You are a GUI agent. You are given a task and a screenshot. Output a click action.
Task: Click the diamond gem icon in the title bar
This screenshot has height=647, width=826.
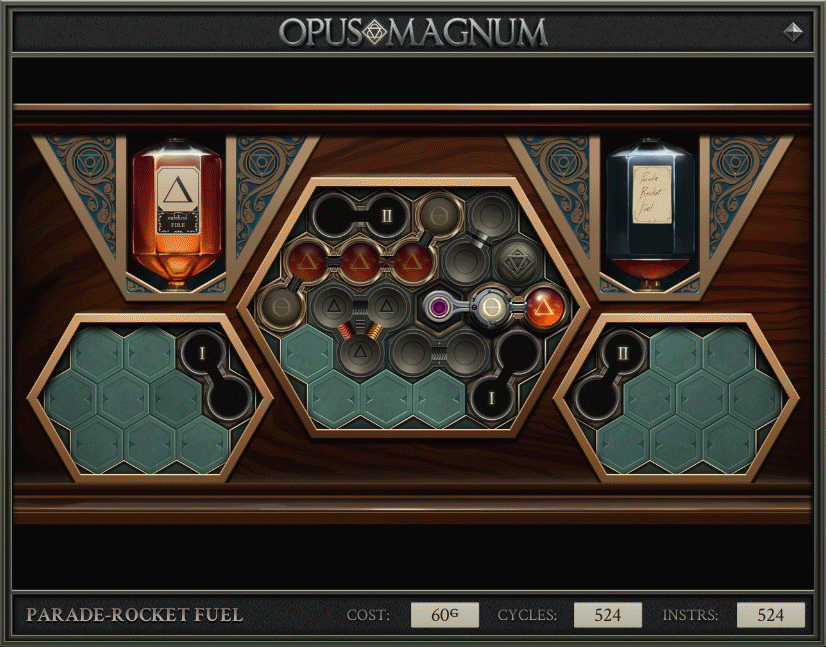pyautogui.click(x=792, y=31)
